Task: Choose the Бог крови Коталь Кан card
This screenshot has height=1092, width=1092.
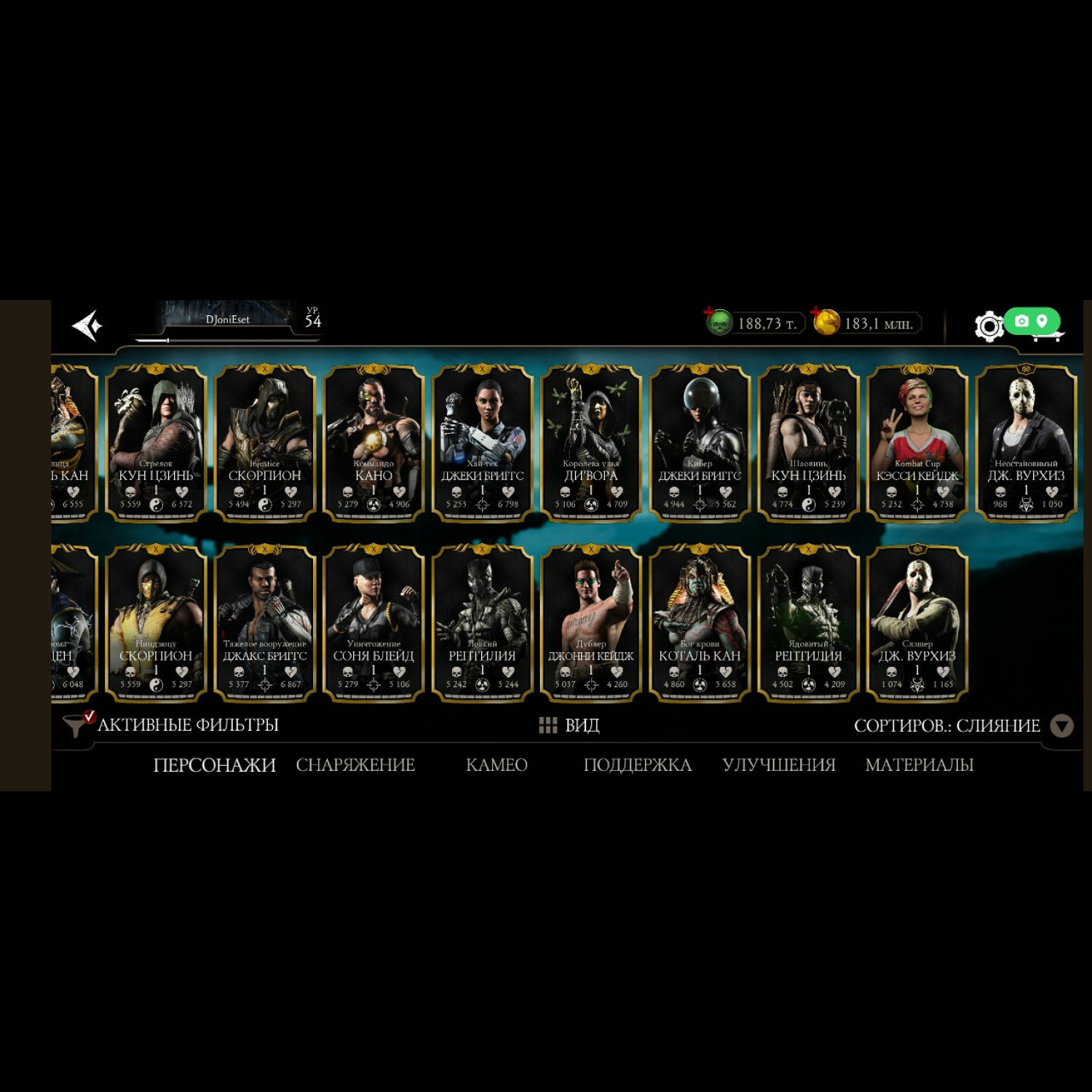Action: coord(700,623)
